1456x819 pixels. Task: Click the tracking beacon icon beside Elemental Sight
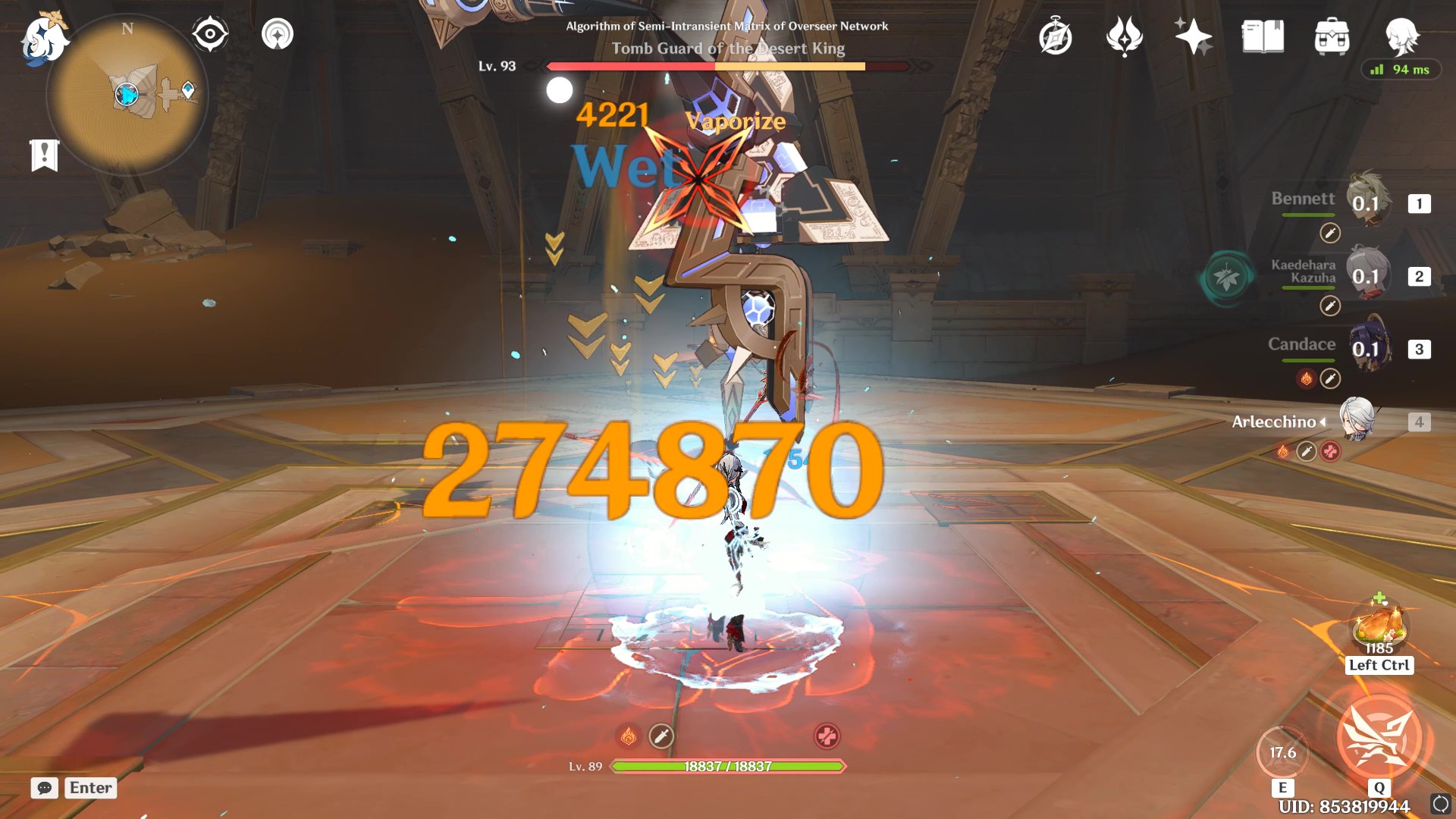point(276,33)
